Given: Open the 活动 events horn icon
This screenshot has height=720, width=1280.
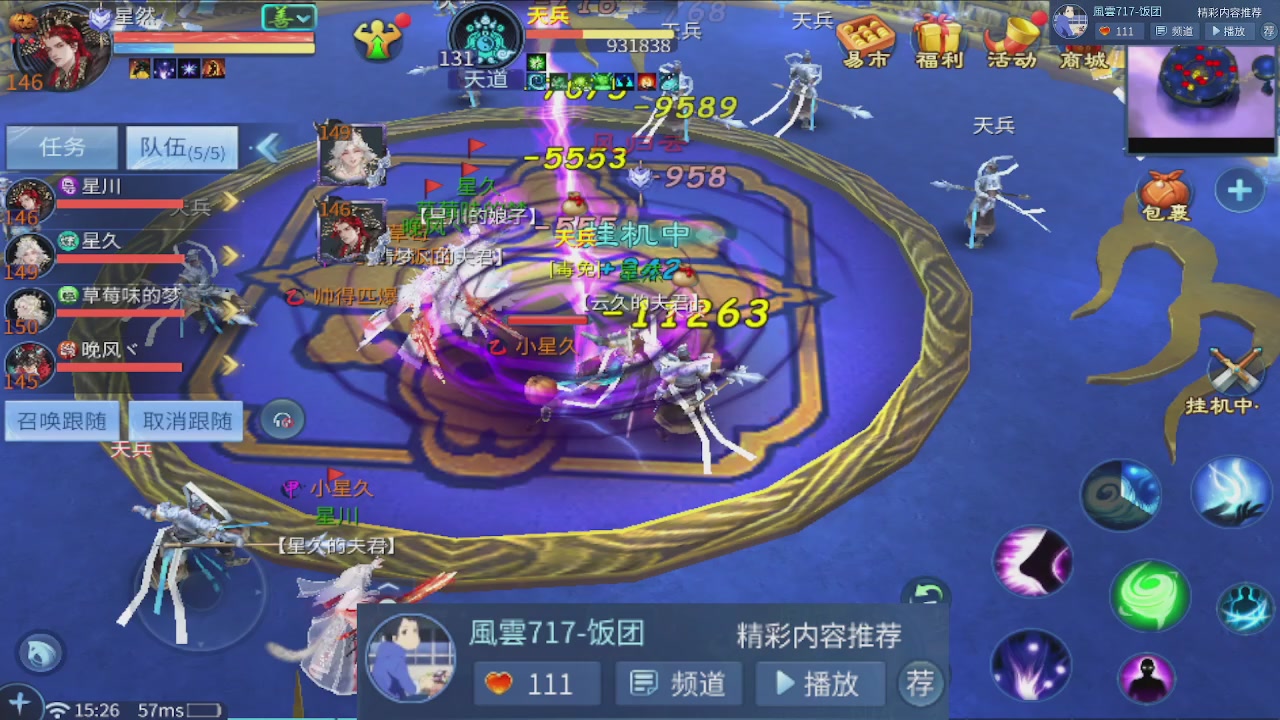Looking at the screenshot, I should pyautogui.click(x=1010, y=42).
